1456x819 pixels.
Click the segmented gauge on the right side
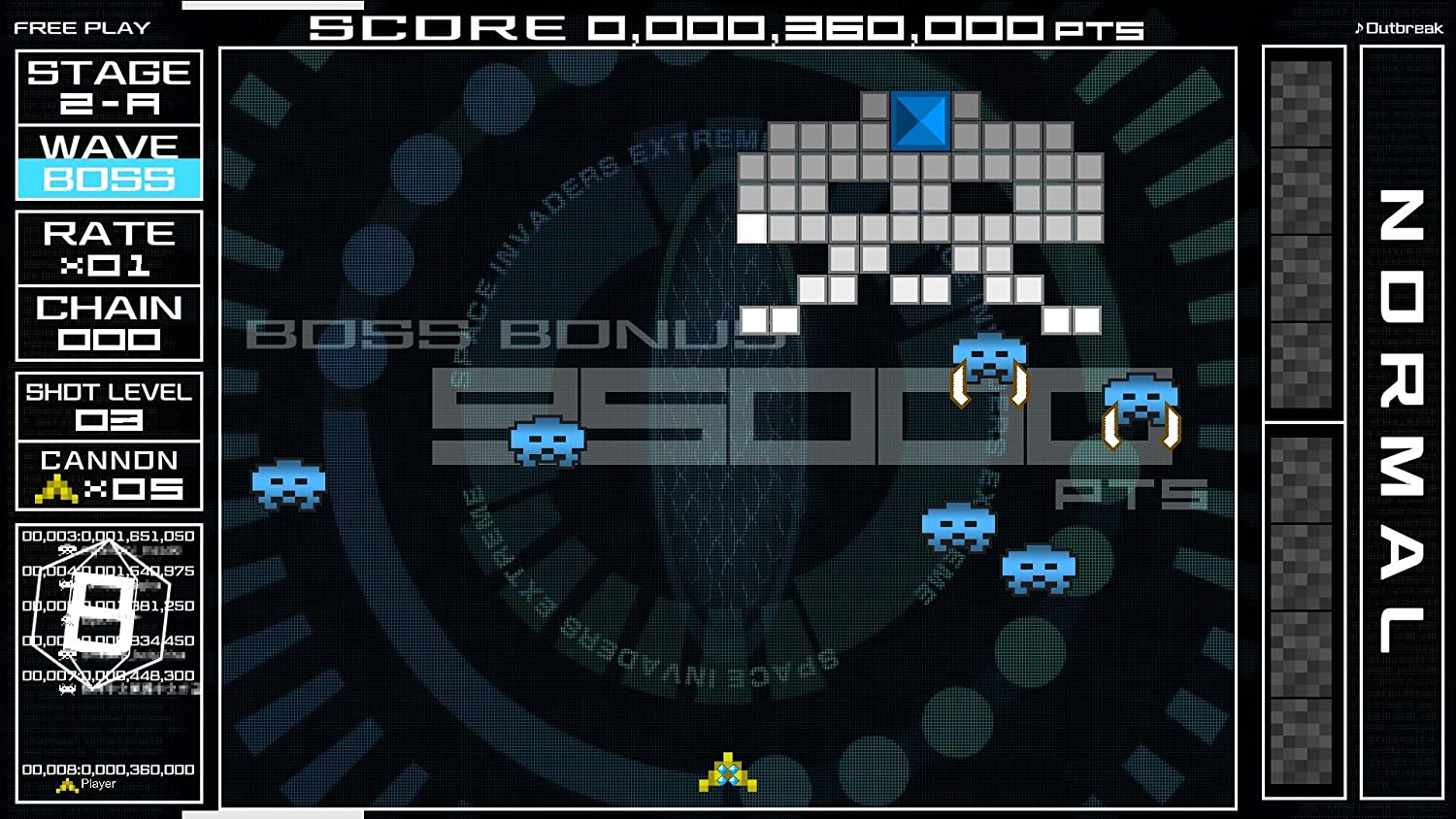(x=1301, y=417)
